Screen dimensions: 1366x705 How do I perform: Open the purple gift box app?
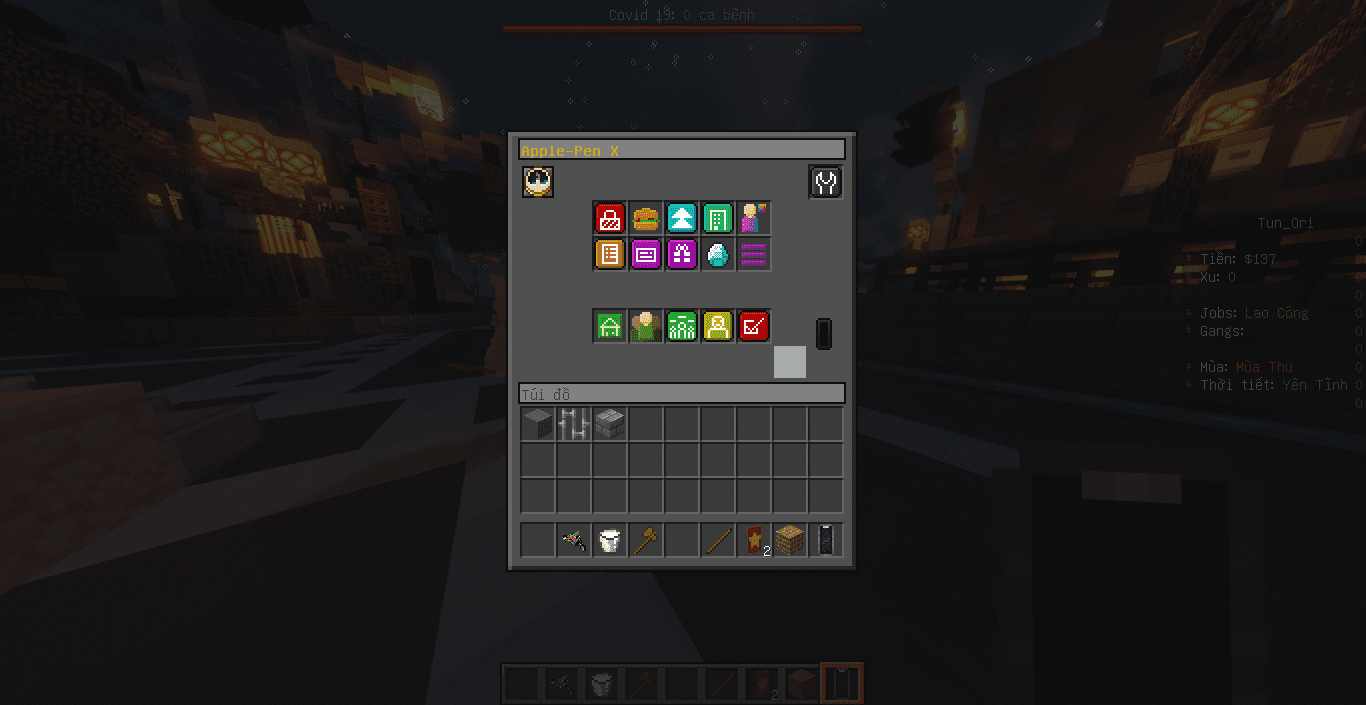click(682, 254)
